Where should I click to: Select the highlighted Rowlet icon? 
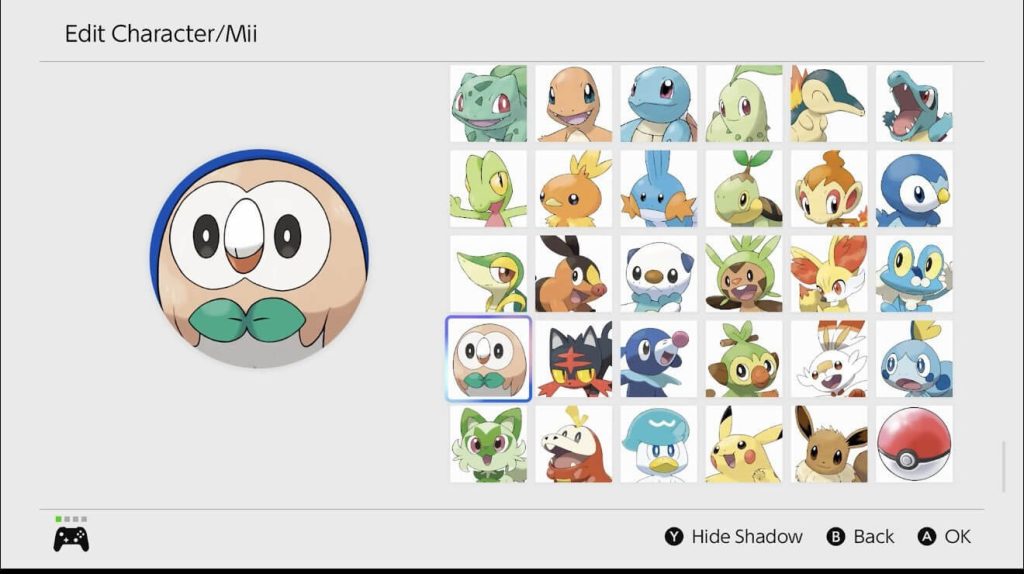[x=488, y=359]
